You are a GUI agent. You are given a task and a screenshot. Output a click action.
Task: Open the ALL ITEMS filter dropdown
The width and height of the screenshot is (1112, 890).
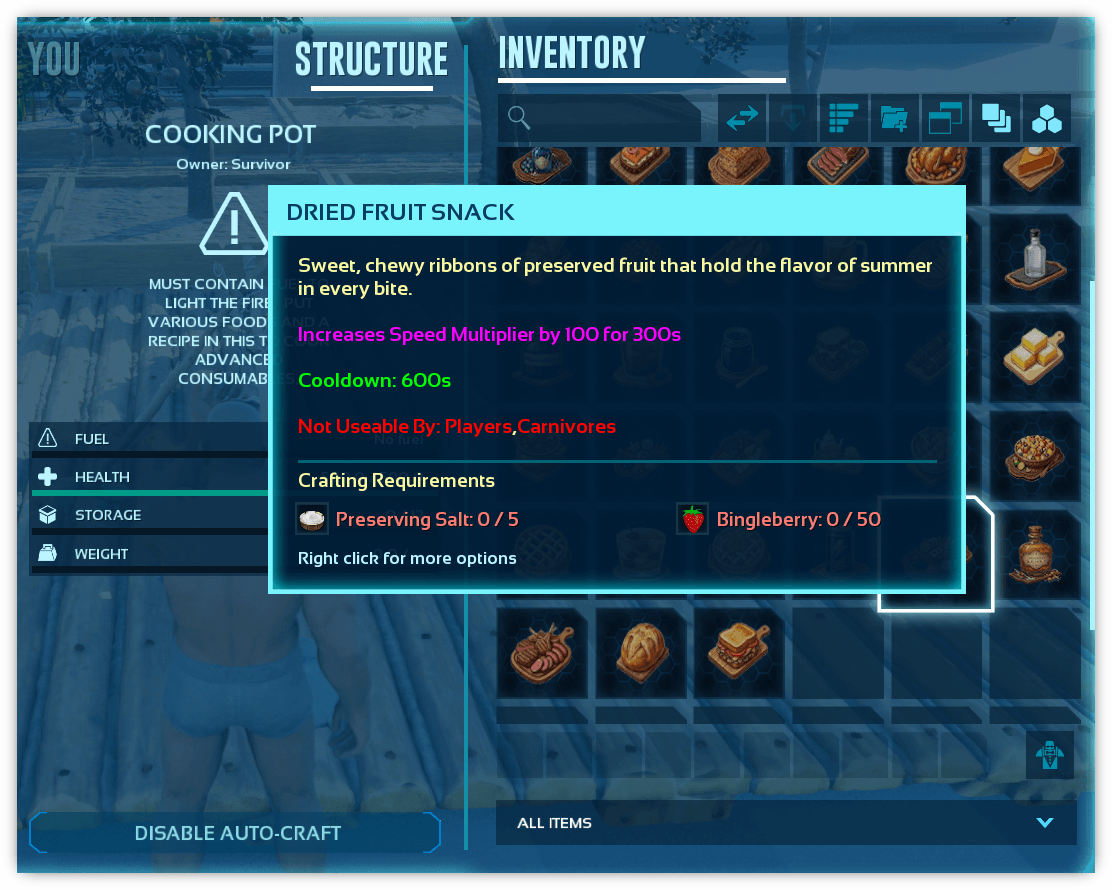pos(786,823)
